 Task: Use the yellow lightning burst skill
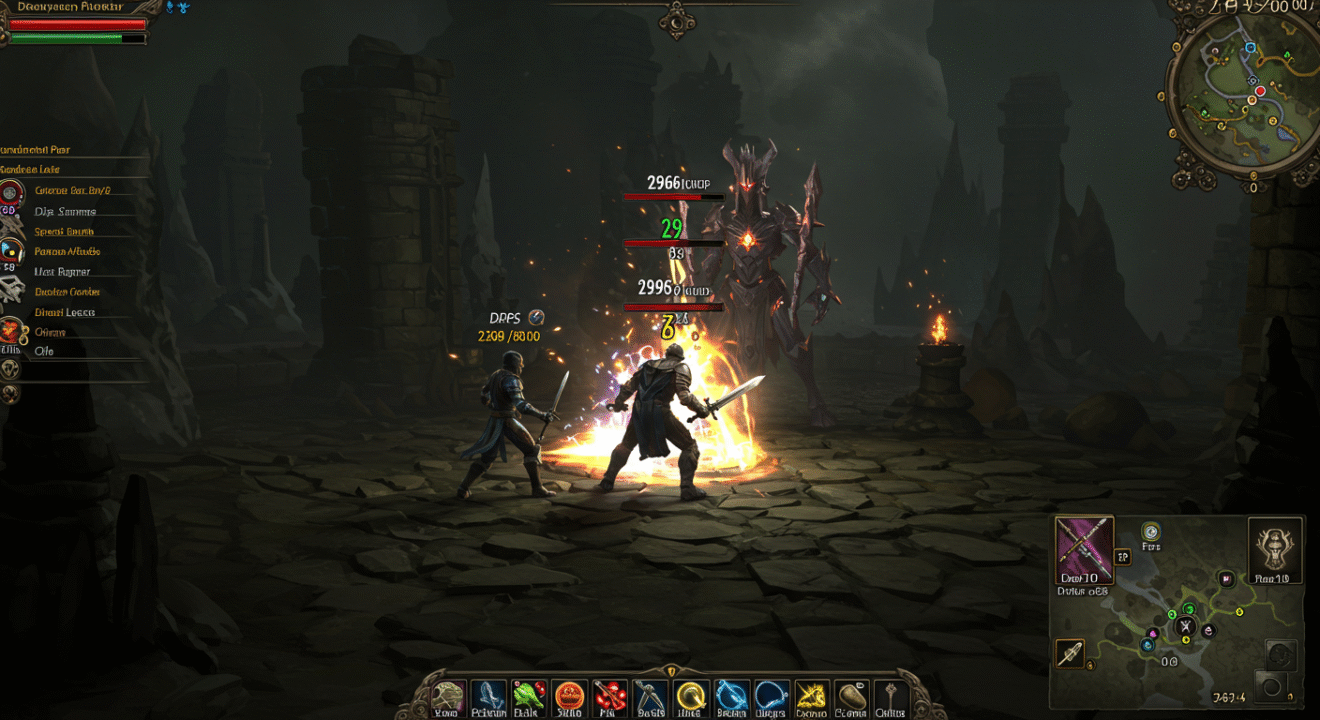(810, 695)
